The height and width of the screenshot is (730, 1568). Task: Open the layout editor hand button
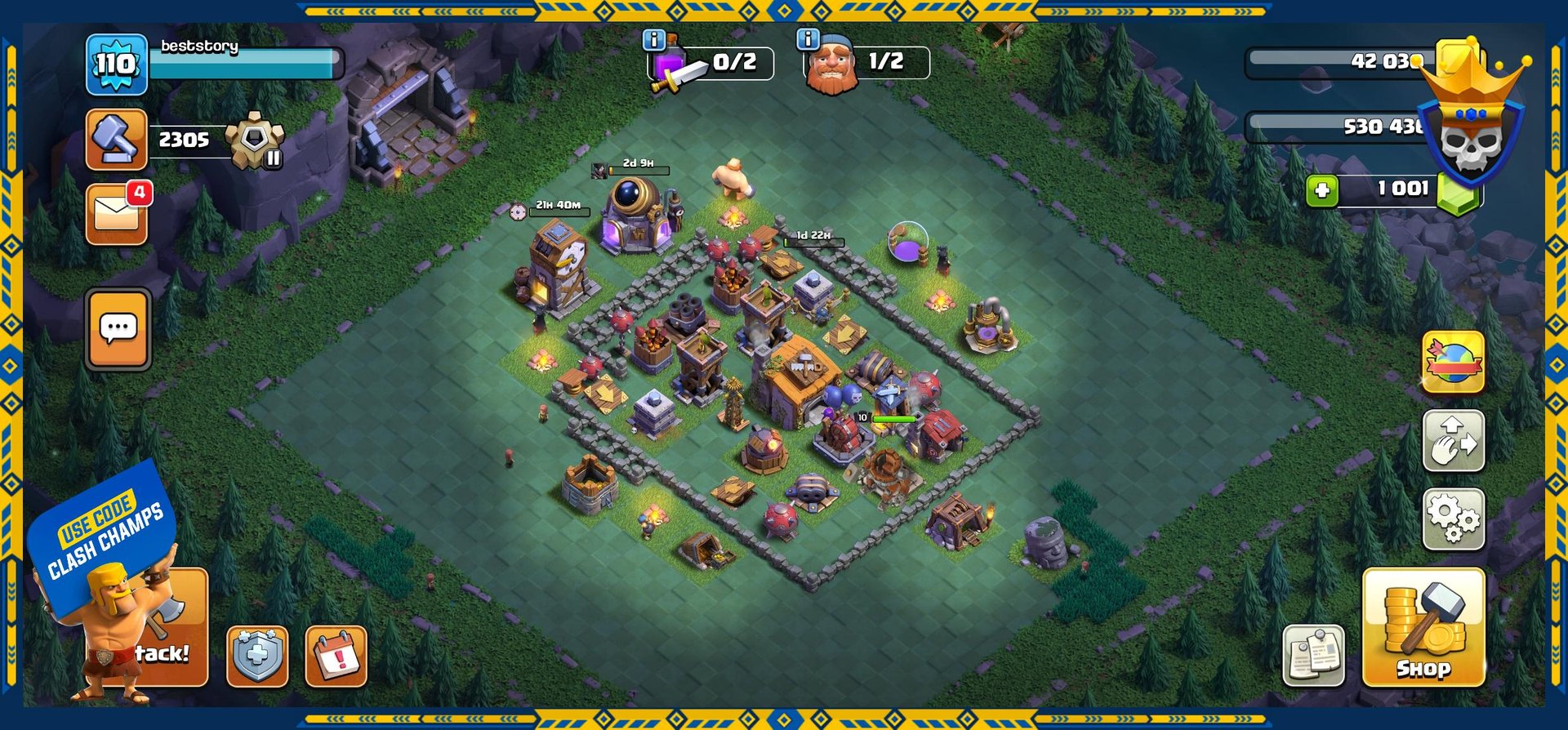(1453, 441)
